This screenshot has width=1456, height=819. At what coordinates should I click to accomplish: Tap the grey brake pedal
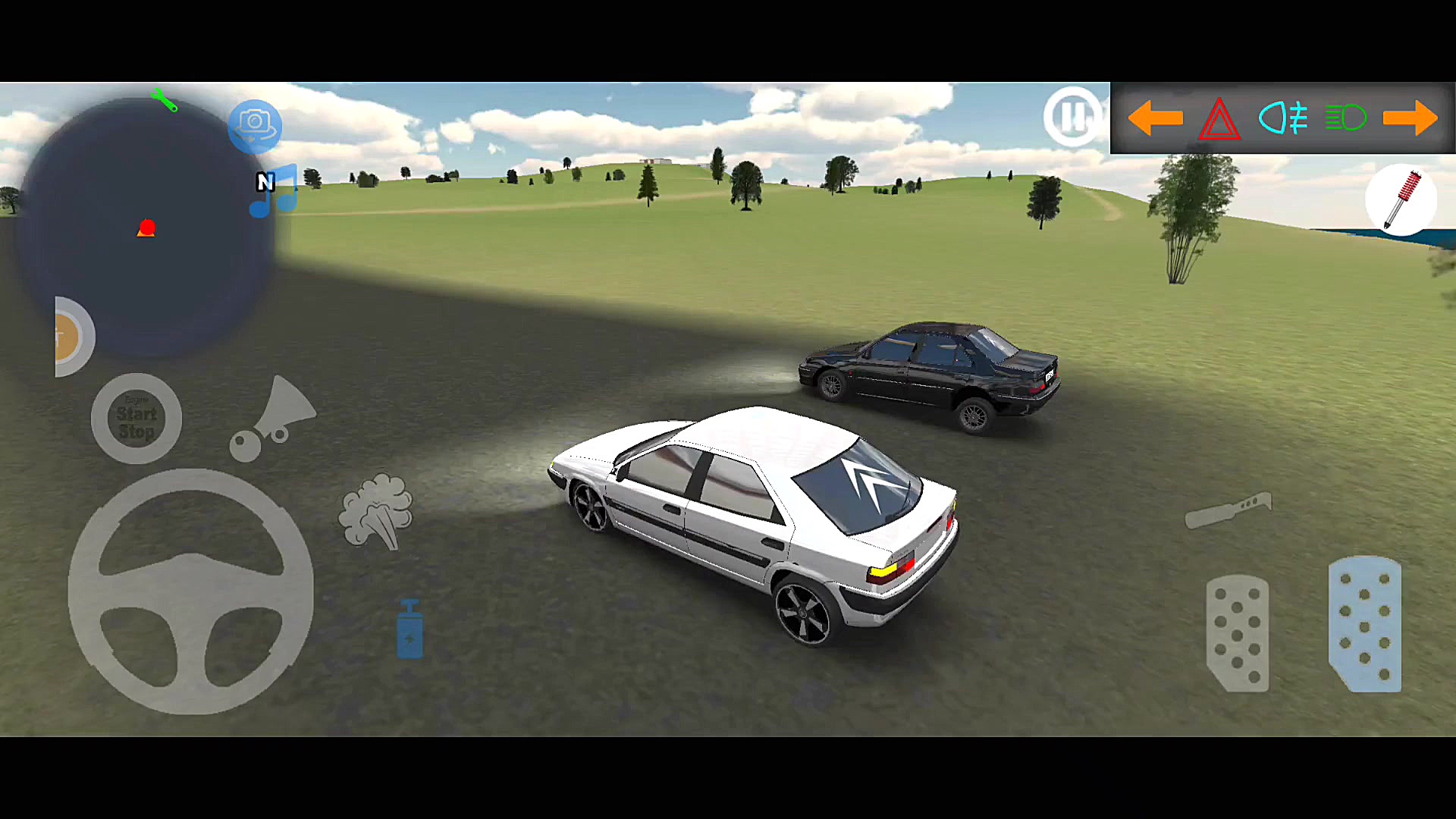click(x=1238, y=633)
